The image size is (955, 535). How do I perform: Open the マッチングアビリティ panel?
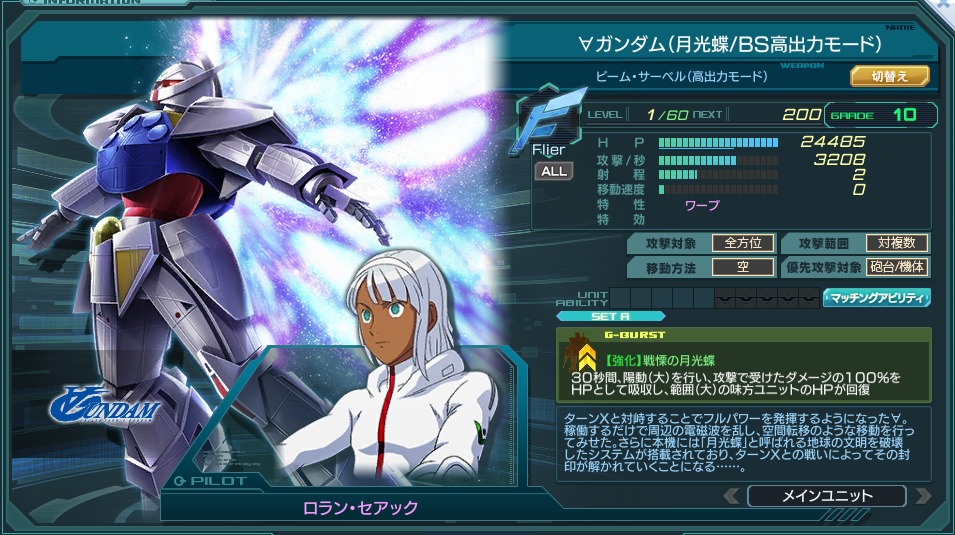click(877, 297)
